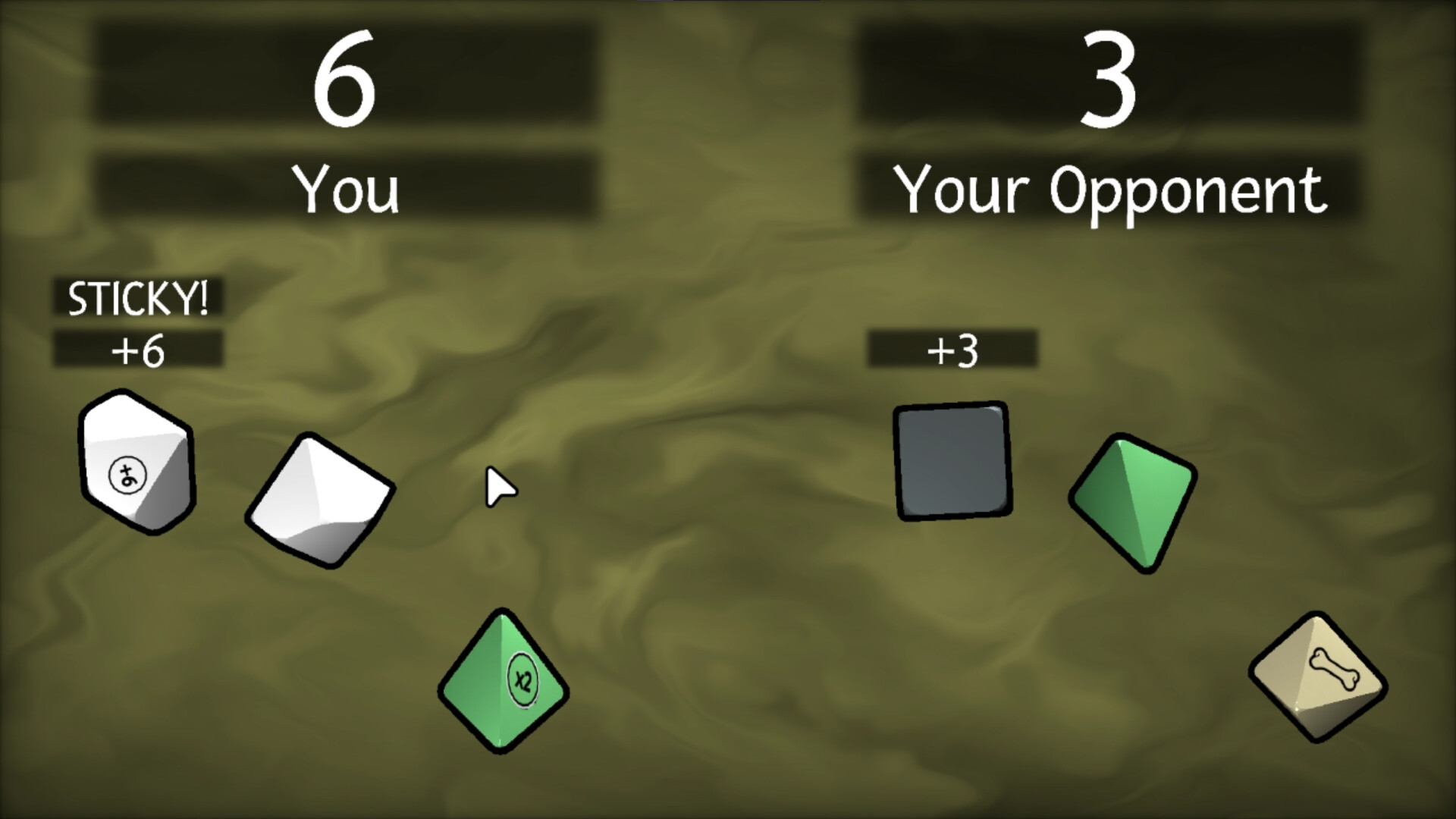Click the You player name

(x=349, y=190)
